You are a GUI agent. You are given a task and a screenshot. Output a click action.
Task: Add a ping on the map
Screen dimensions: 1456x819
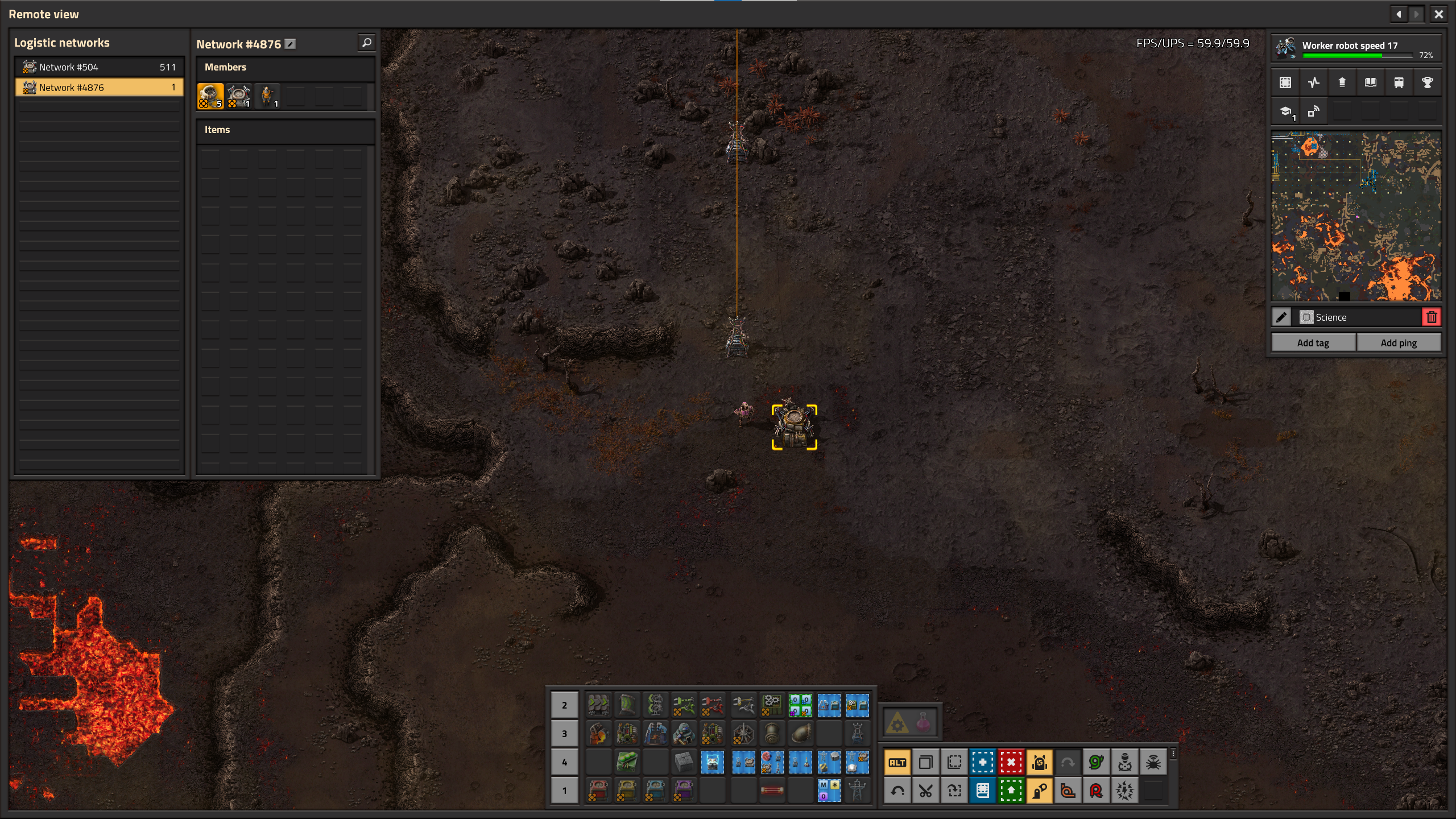[x=1399, y=343]
